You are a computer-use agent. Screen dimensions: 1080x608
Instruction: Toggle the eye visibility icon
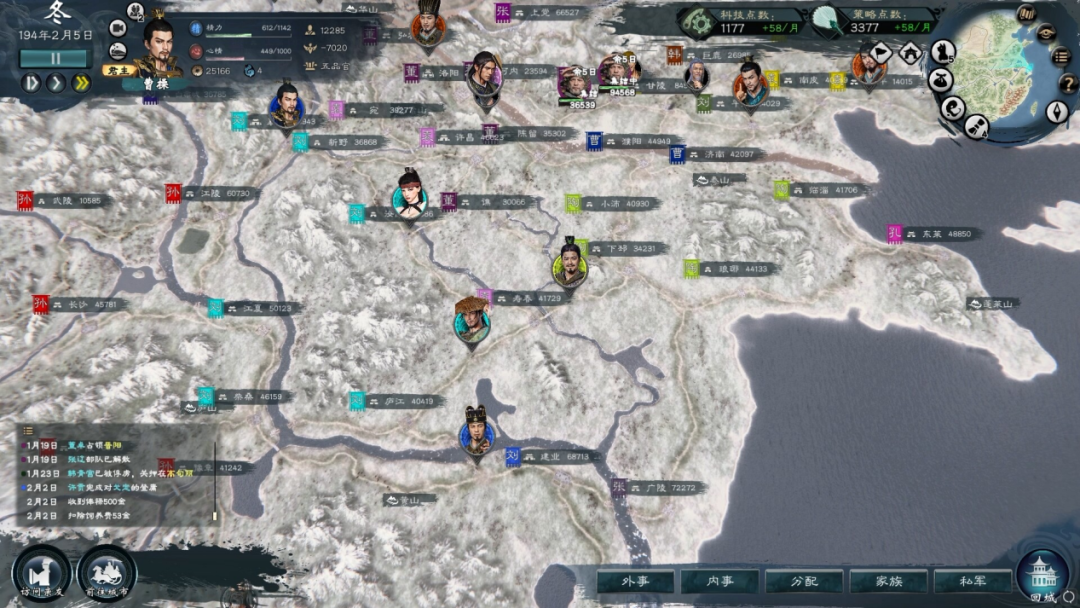[1048, 32]
